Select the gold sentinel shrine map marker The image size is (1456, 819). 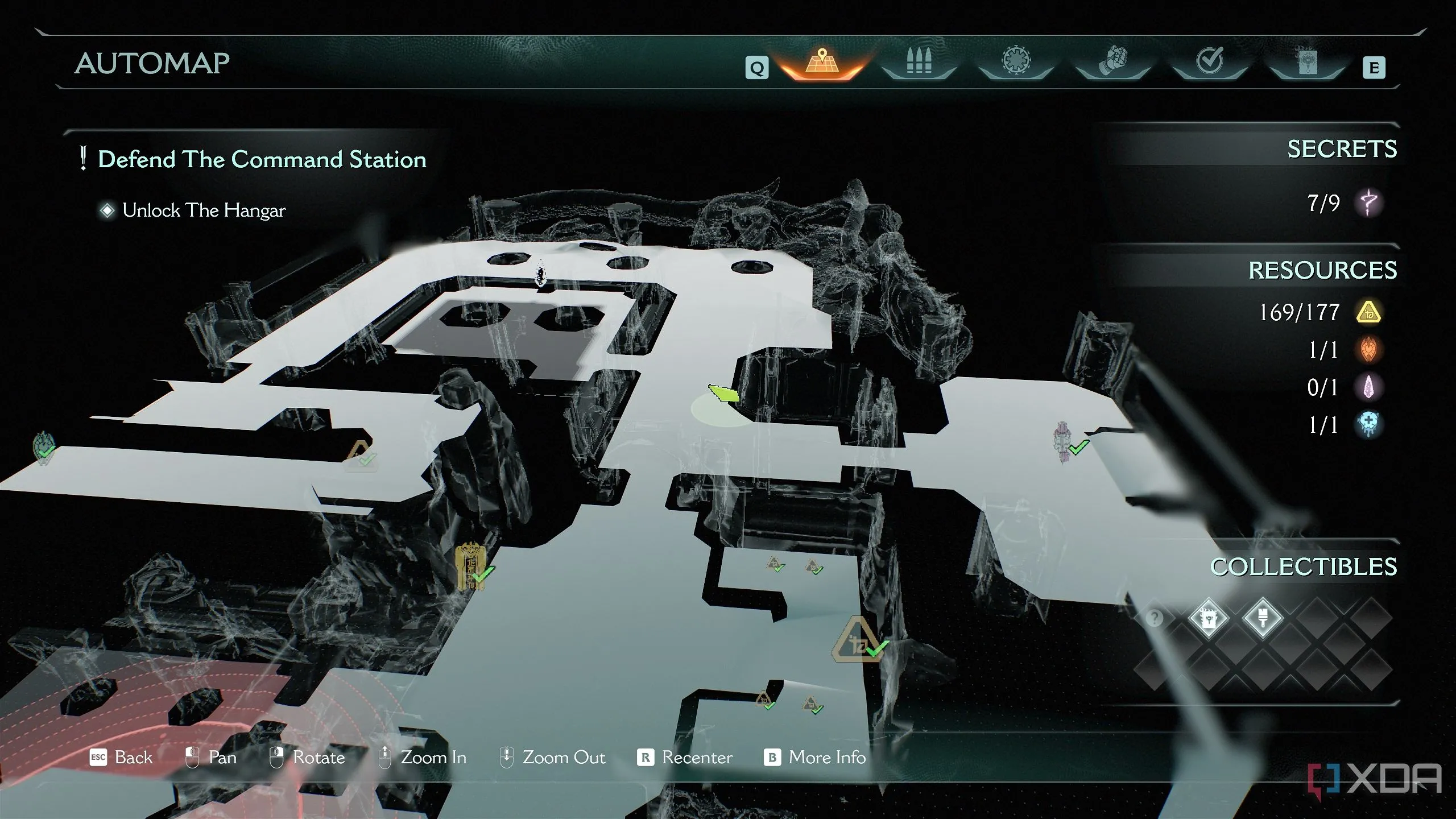(471, 566)
